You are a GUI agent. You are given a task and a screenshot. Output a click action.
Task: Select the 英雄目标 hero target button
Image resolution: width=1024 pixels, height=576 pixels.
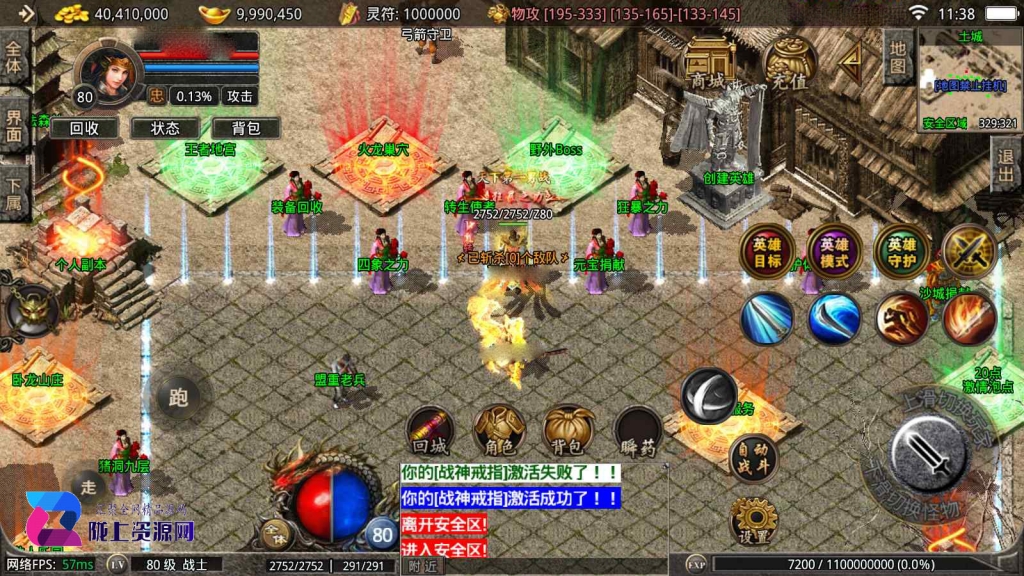click(768, 251)
